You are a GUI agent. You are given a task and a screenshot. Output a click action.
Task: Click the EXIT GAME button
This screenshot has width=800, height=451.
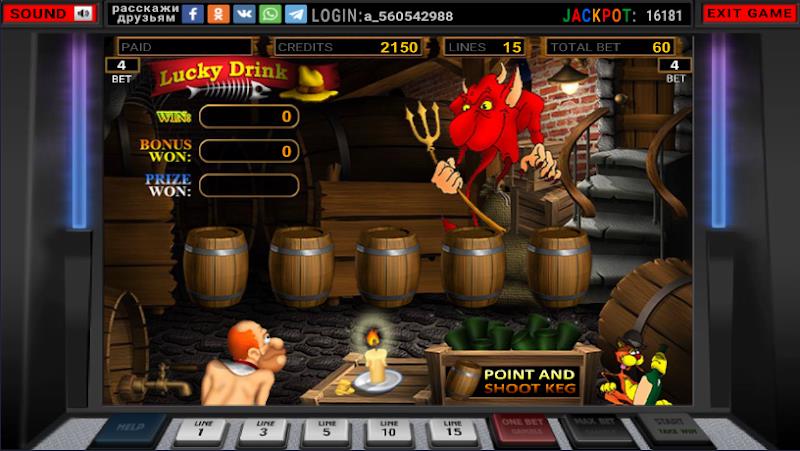750,14
